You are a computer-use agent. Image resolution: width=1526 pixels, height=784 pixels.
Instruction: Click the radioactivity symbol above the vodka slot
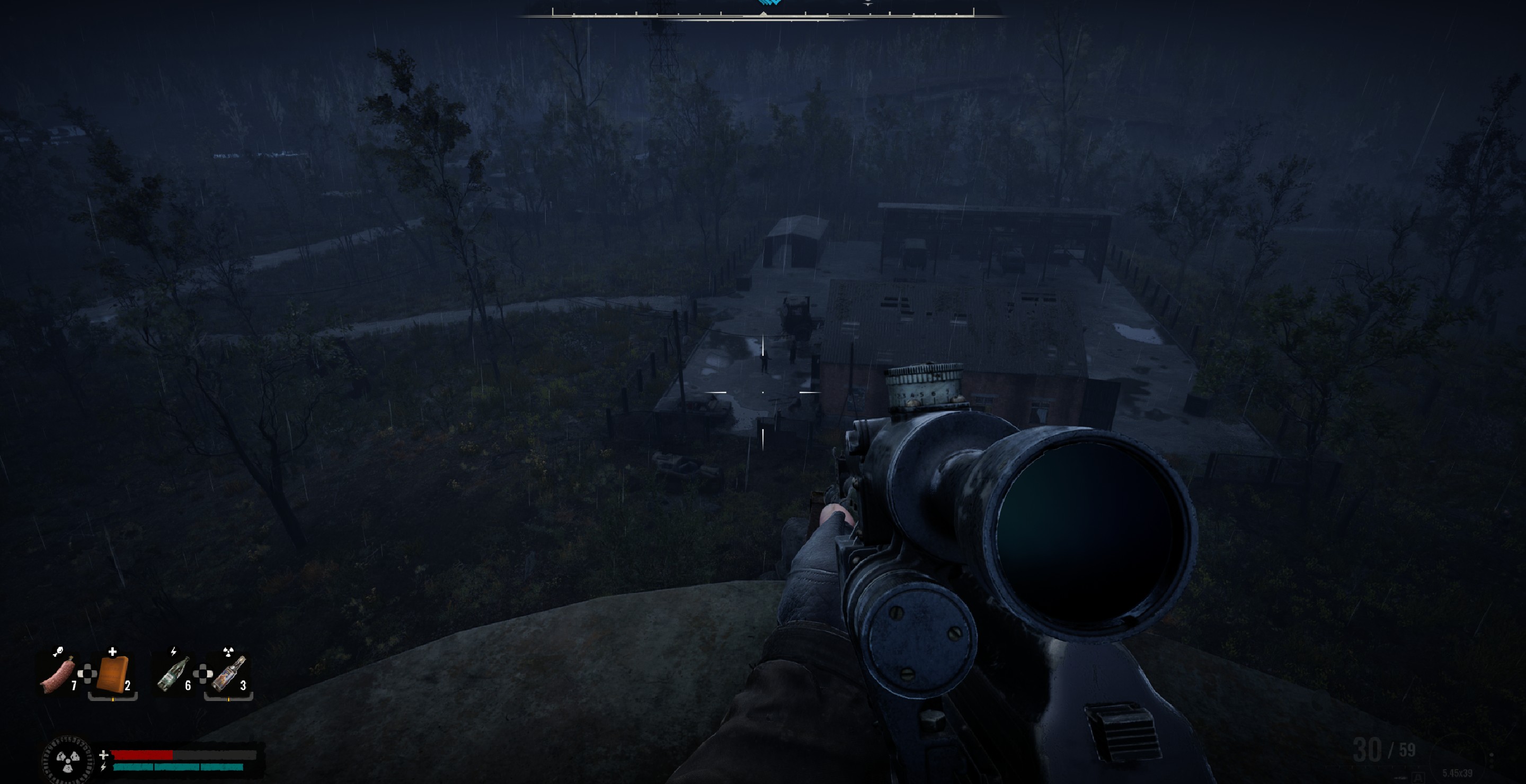click(229, 652)
